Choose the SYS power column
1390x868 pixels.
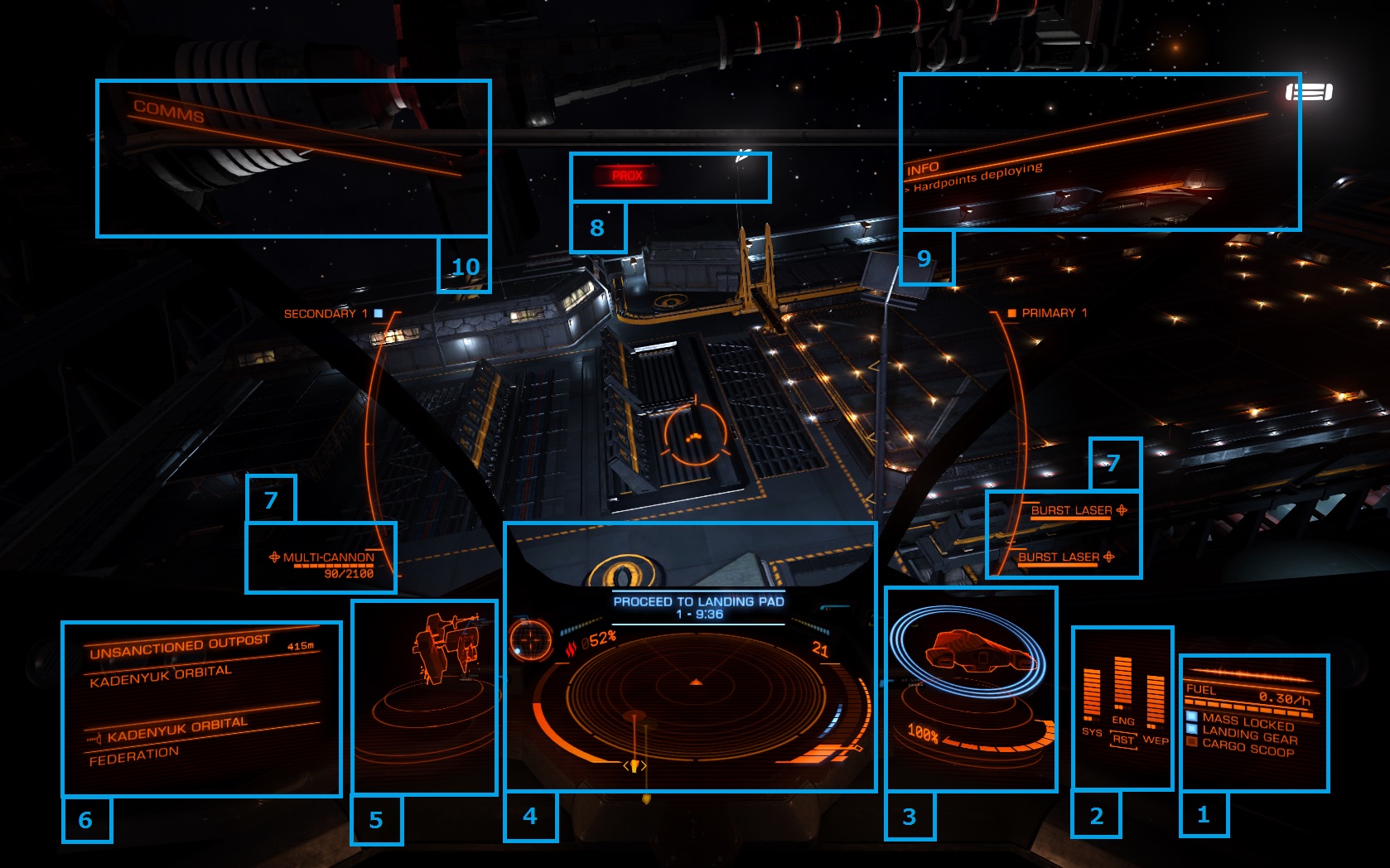[x=1092, y=696]
